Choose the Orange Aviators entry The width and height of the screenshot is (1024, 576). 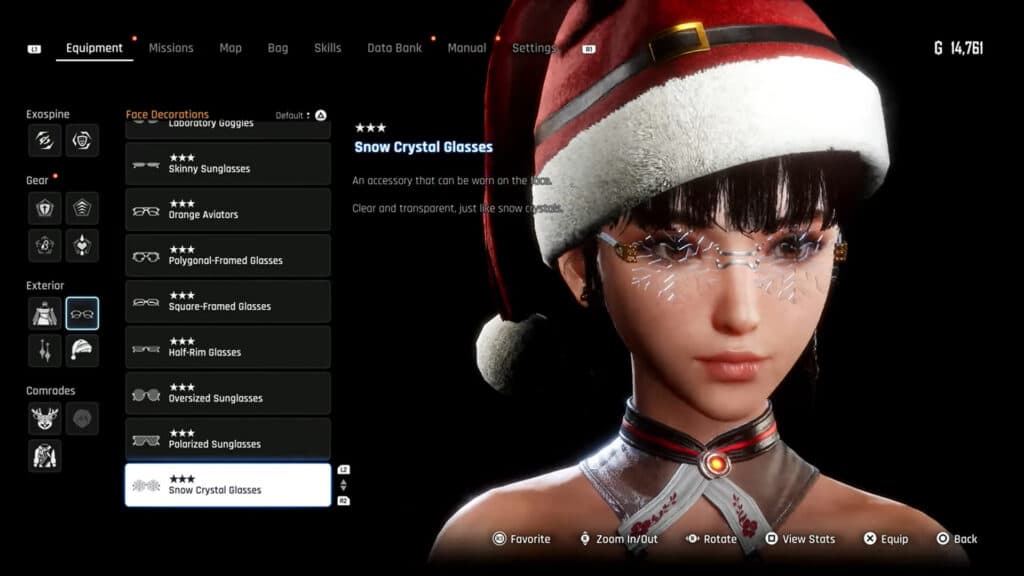click(228, 210)
